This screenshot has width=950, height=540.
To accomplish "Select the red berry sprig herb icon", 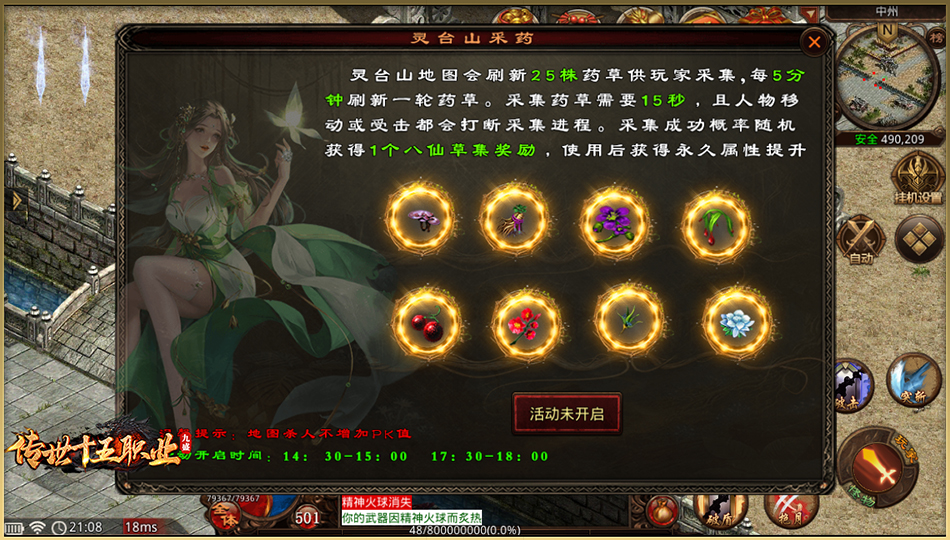I will point(716,219).
